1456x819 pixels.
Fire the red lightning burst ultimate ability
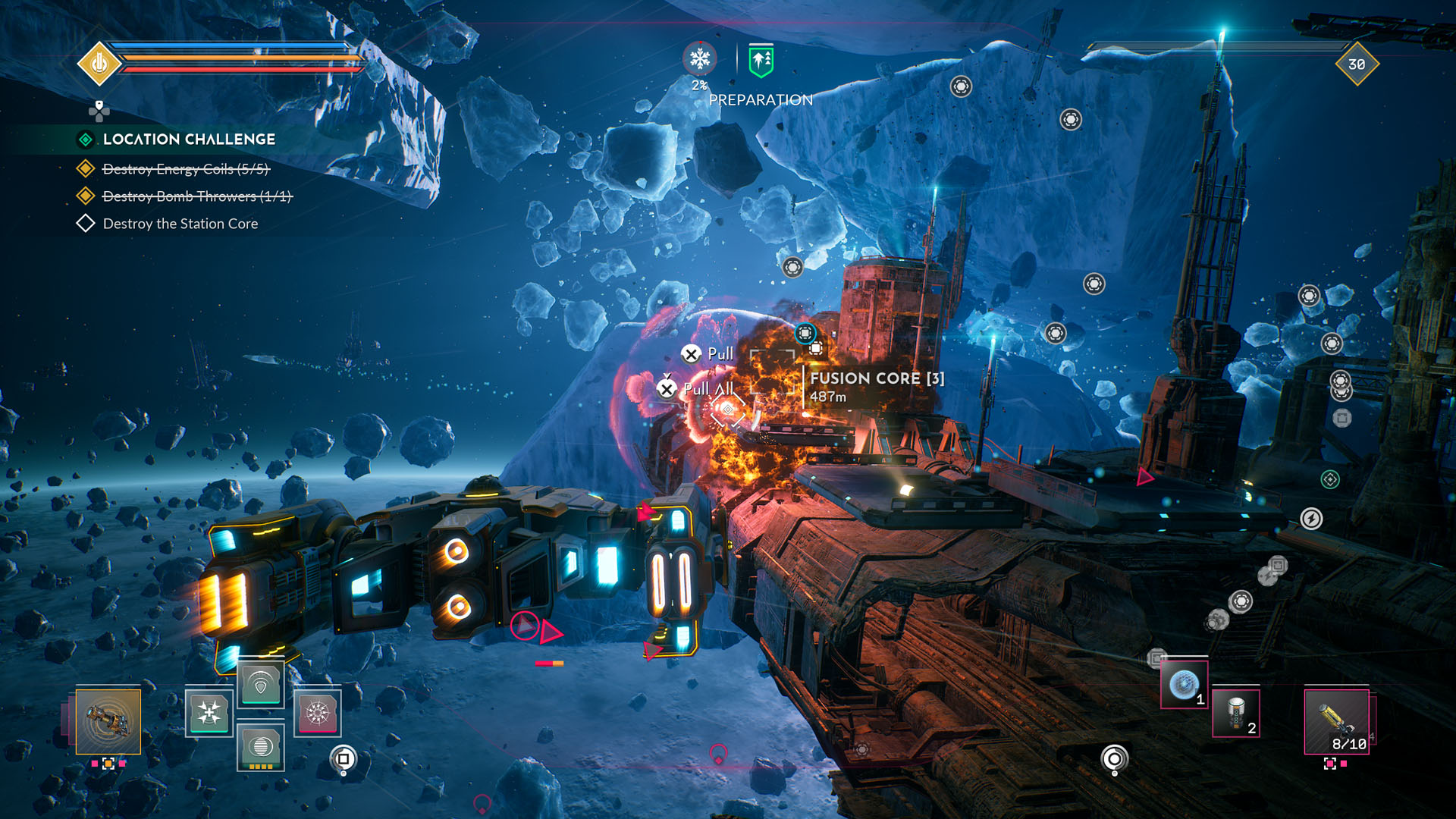tap(317, 713)
